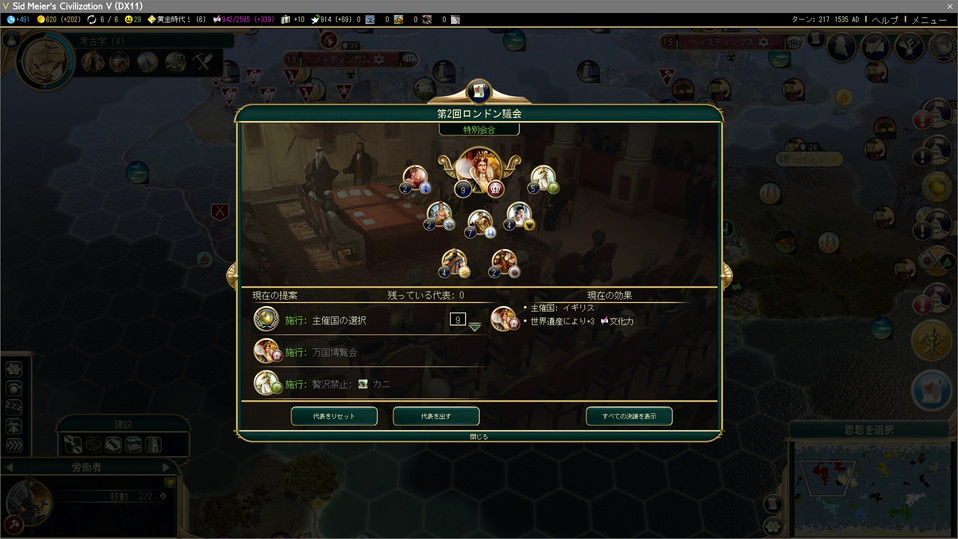The image size is (958, 539).
Task: Pick the leader portrait with 5 delegates
Action: [543, 179]
